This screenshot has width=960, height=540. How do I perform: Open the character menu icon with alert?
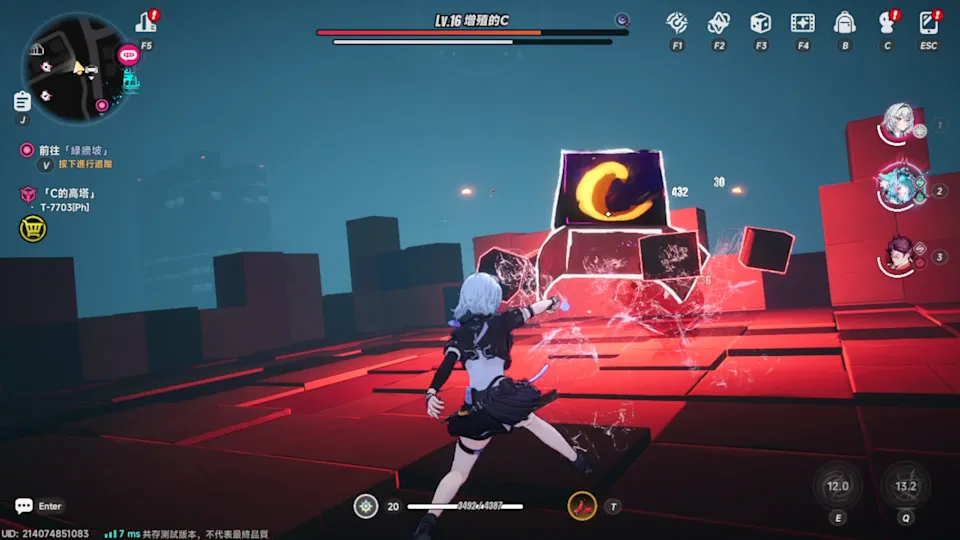point(886,23)
